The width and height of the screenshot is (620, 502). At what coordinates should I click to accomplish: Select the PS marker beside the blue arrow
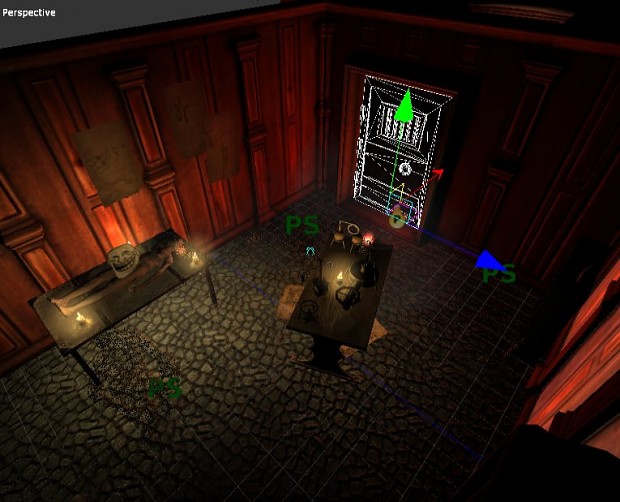click(x=499, y=274)
